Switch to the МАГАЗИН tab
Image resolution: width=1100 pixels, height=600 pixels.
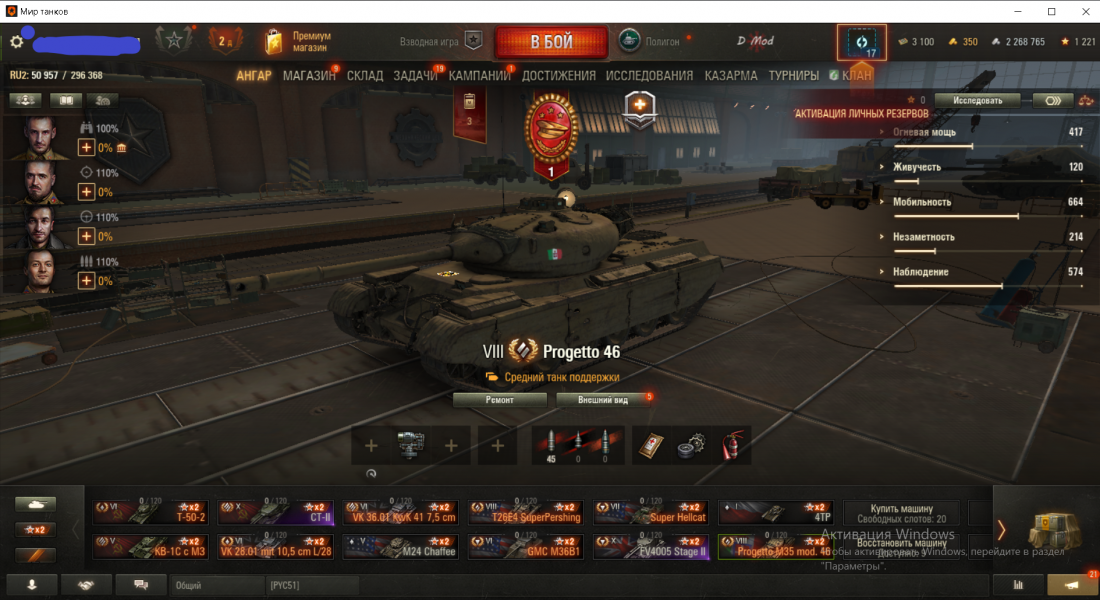click(309, 76)
